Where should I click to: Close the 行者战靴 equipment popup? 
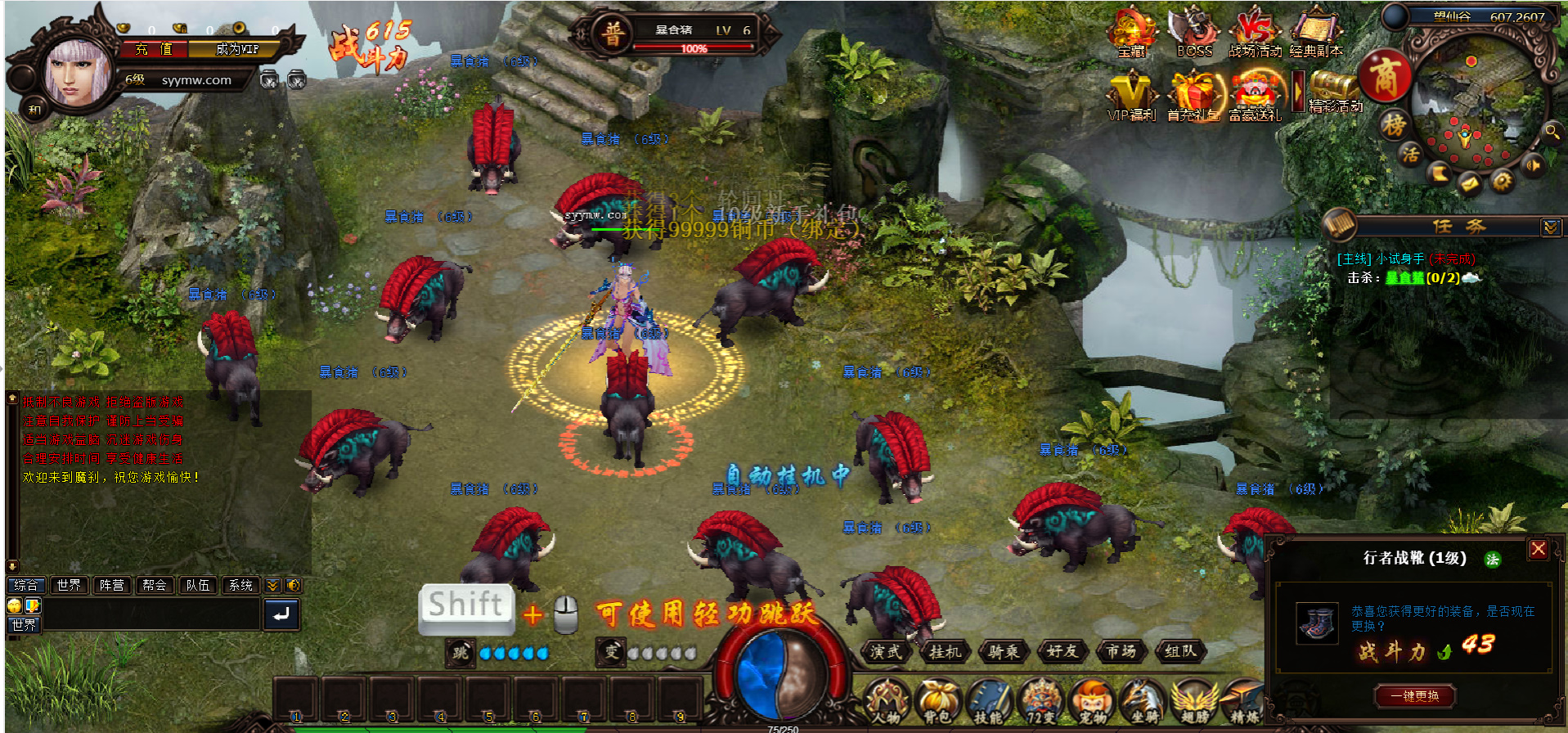coord(1538,549)
